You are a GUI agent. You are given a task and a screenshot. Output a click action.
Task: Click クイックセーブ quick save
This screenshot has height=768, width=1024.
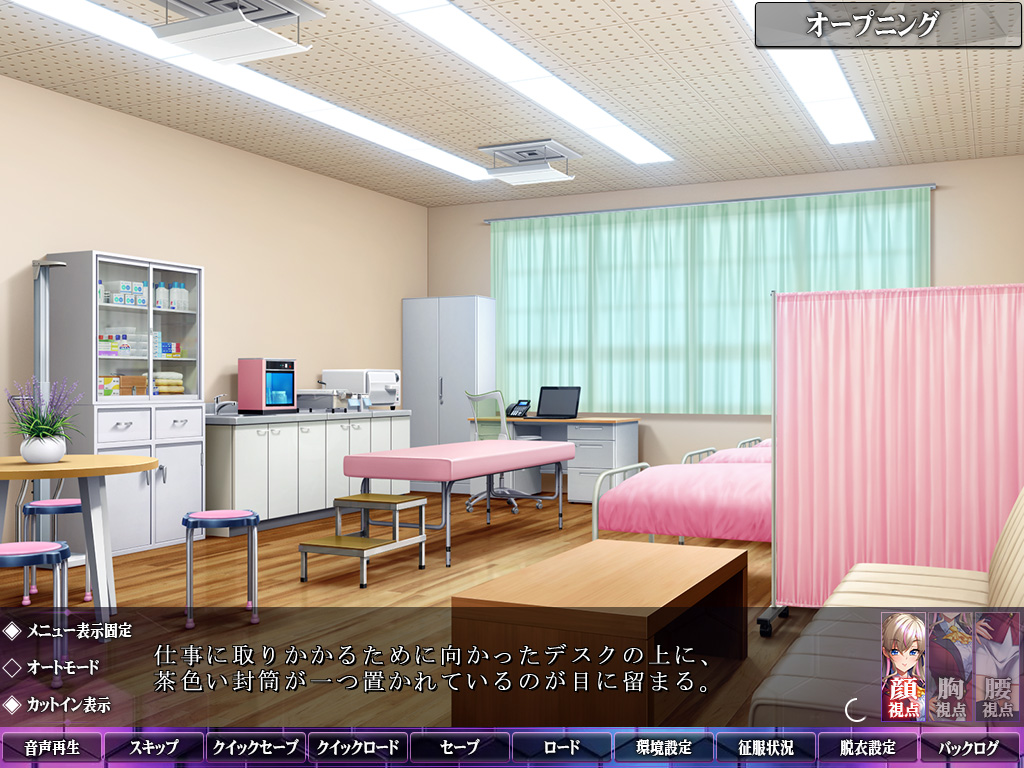(x=256, y=747)
